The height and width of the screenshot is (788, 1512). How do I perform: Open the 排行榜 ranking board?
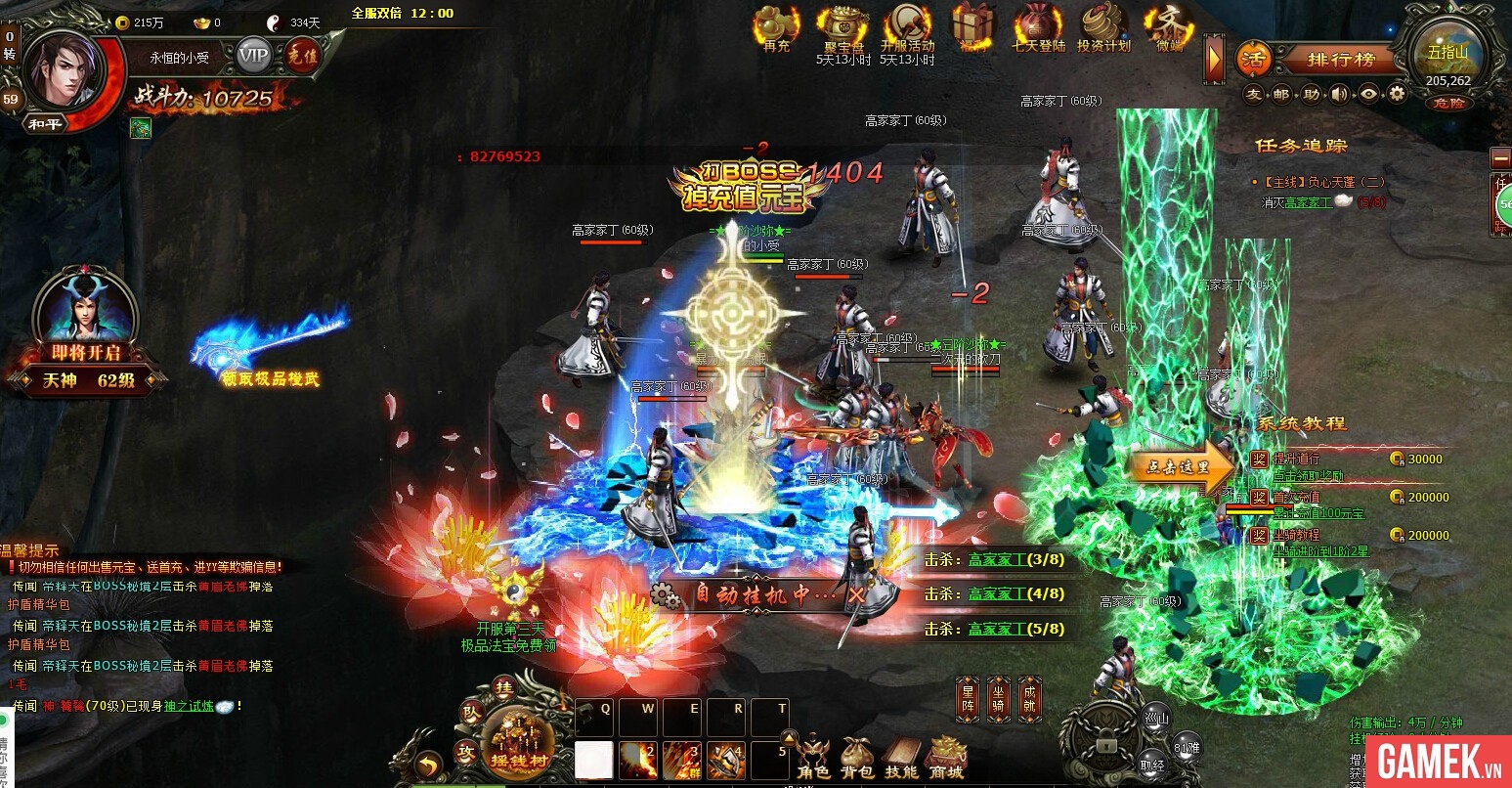[1340, 60]
